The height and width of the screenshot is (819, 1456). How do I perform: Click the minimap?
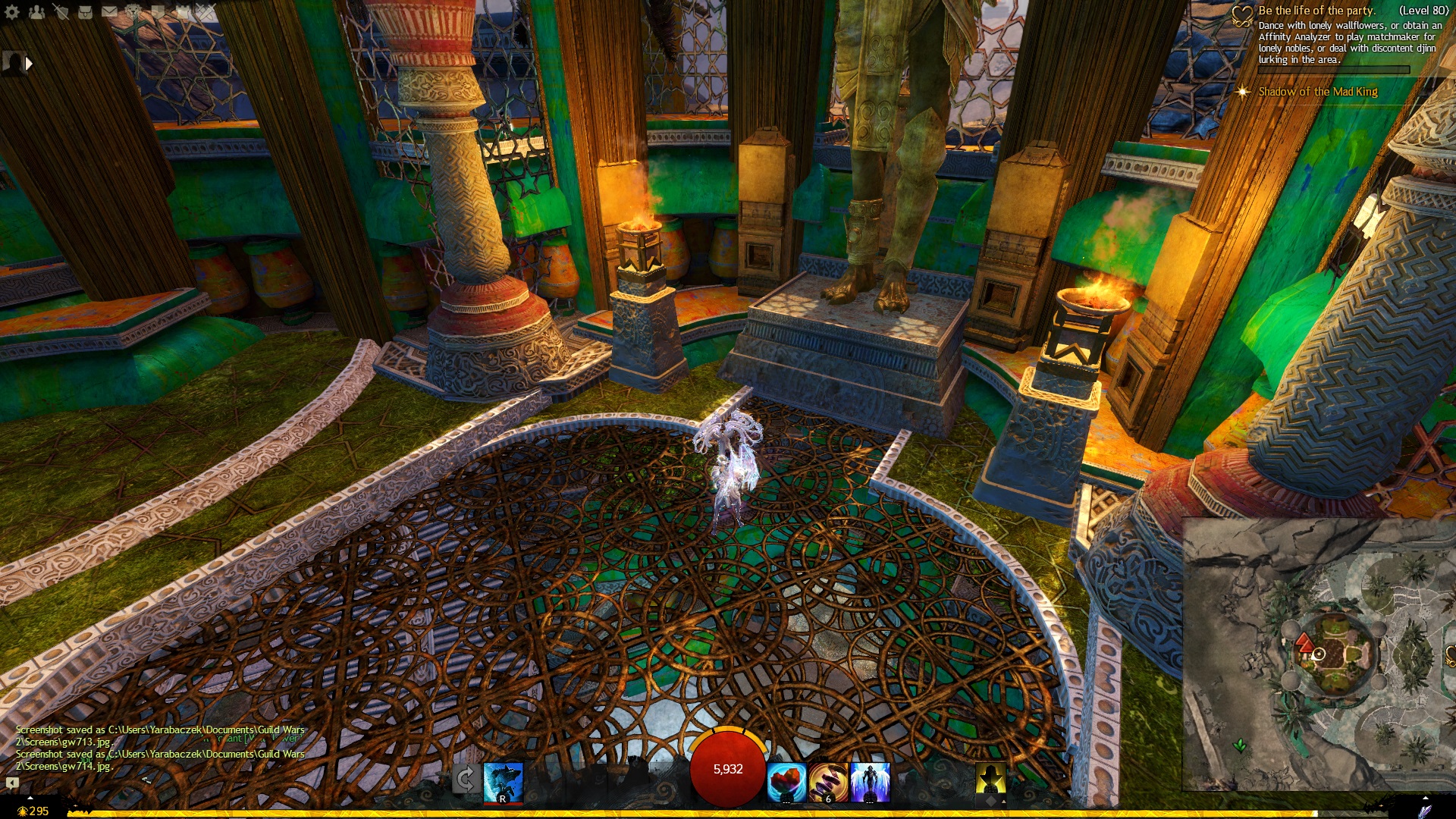pos(1318,654)
